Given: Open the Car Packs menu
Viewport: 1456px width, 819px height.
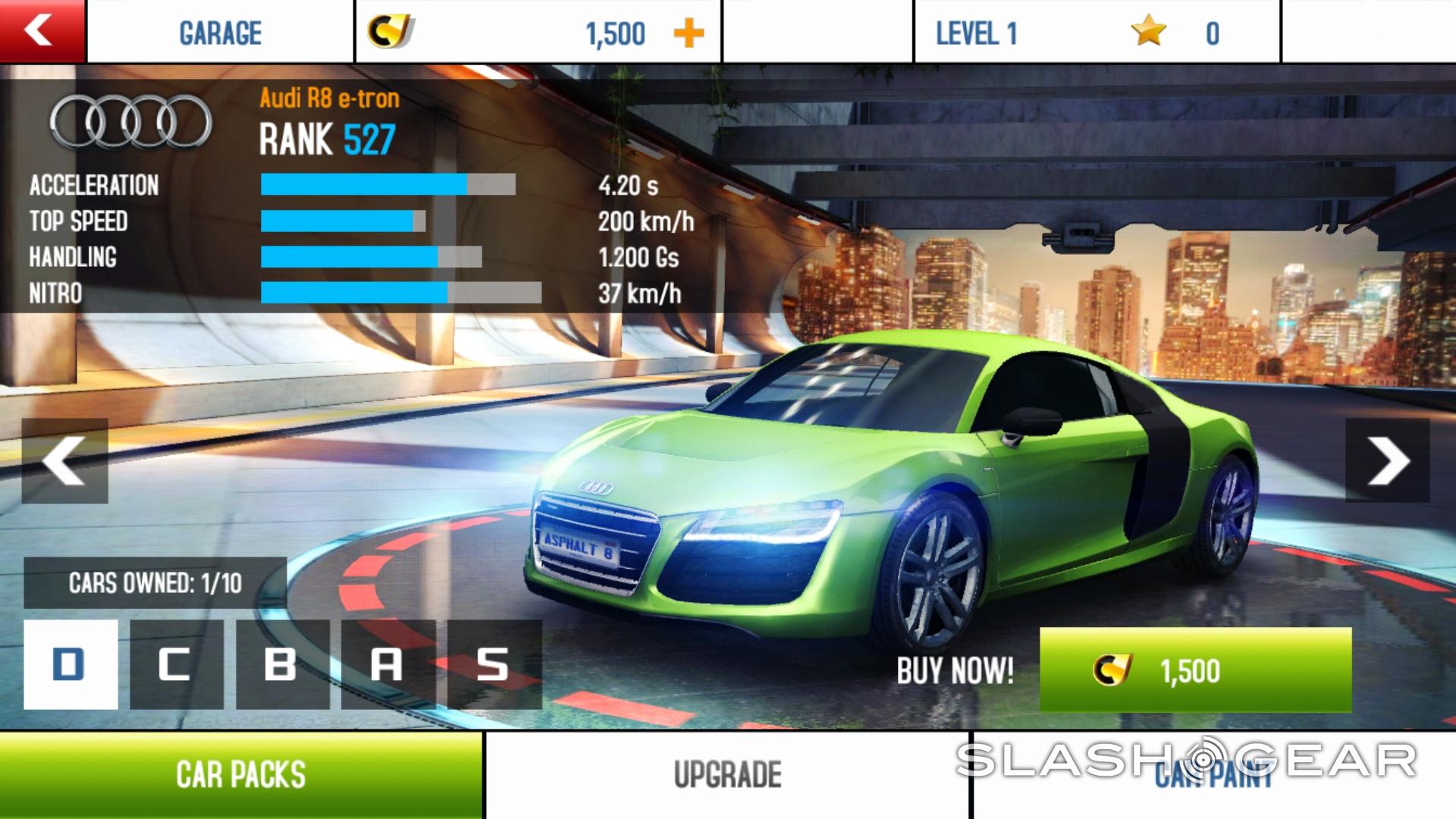Looking at the screenshot, I should coord(241,775).
